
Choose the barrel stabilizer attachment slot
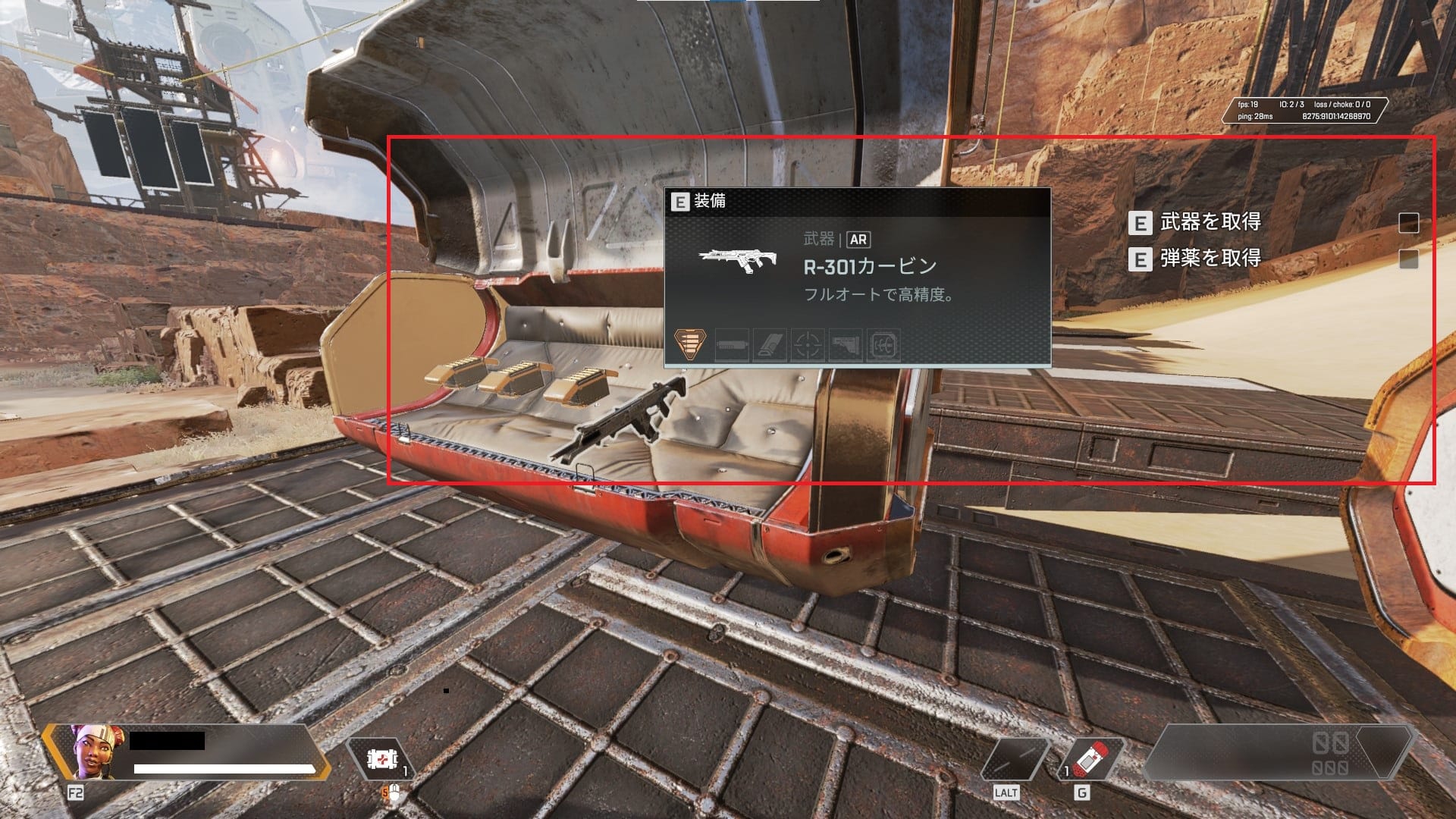pyautogui.click(x=732, y=345)
